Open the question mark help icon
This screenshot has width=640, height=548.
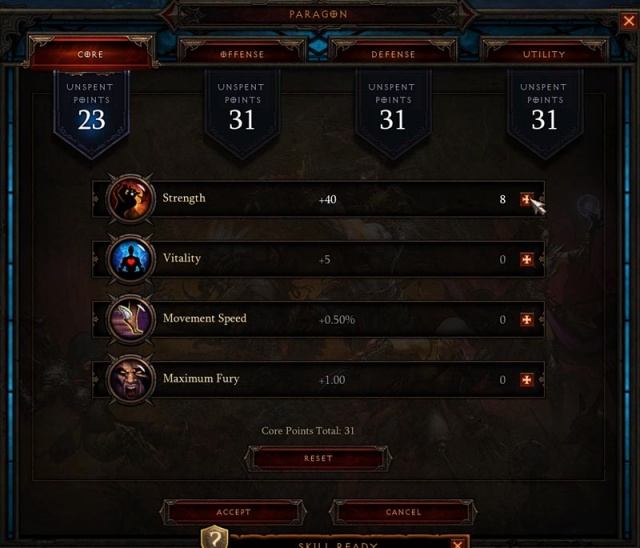coord(215,539)
